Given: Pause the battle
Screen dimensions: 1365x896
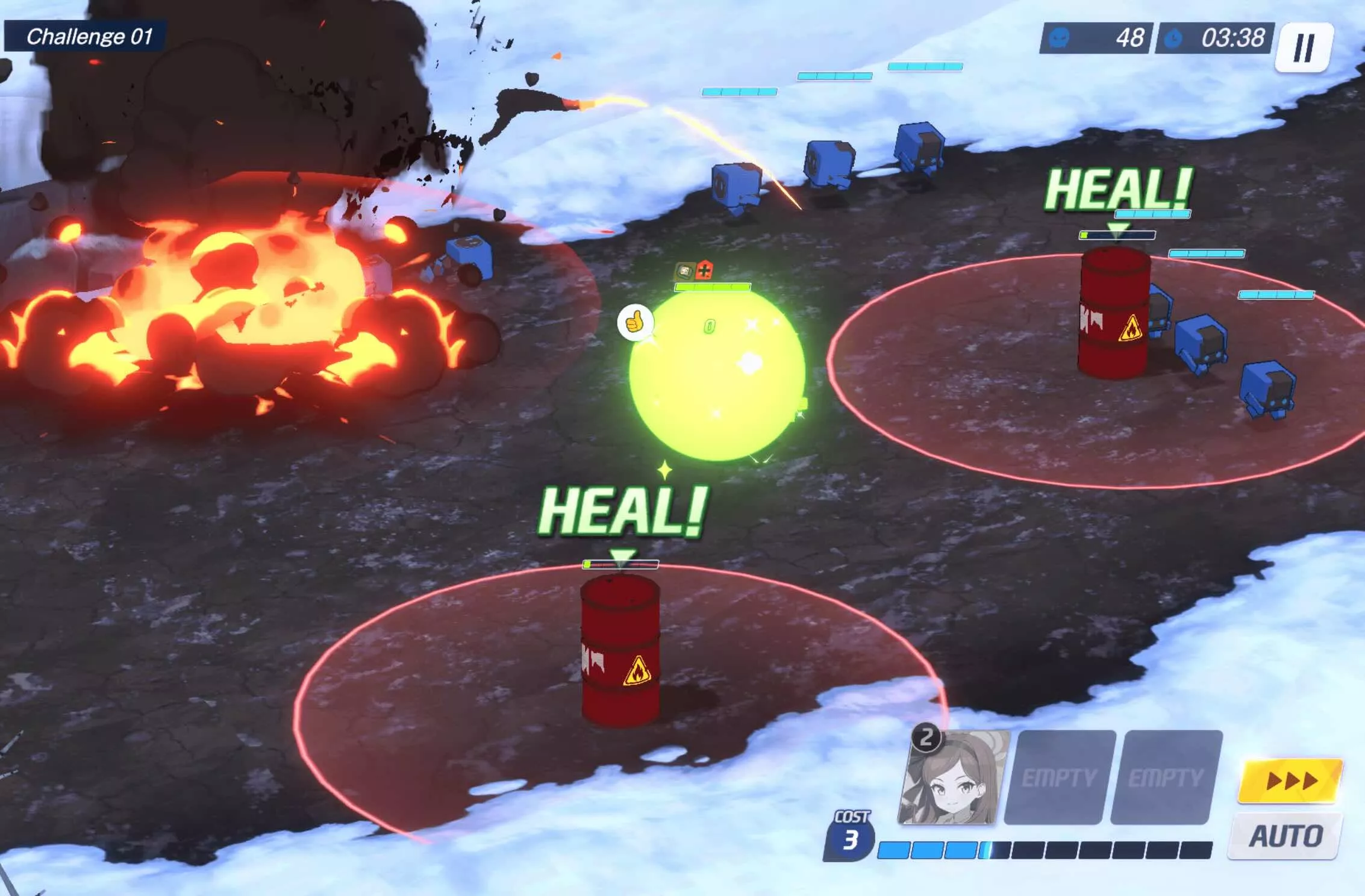Looking at the screenshot, I should pyautogui.click(x=1304, y=48).
